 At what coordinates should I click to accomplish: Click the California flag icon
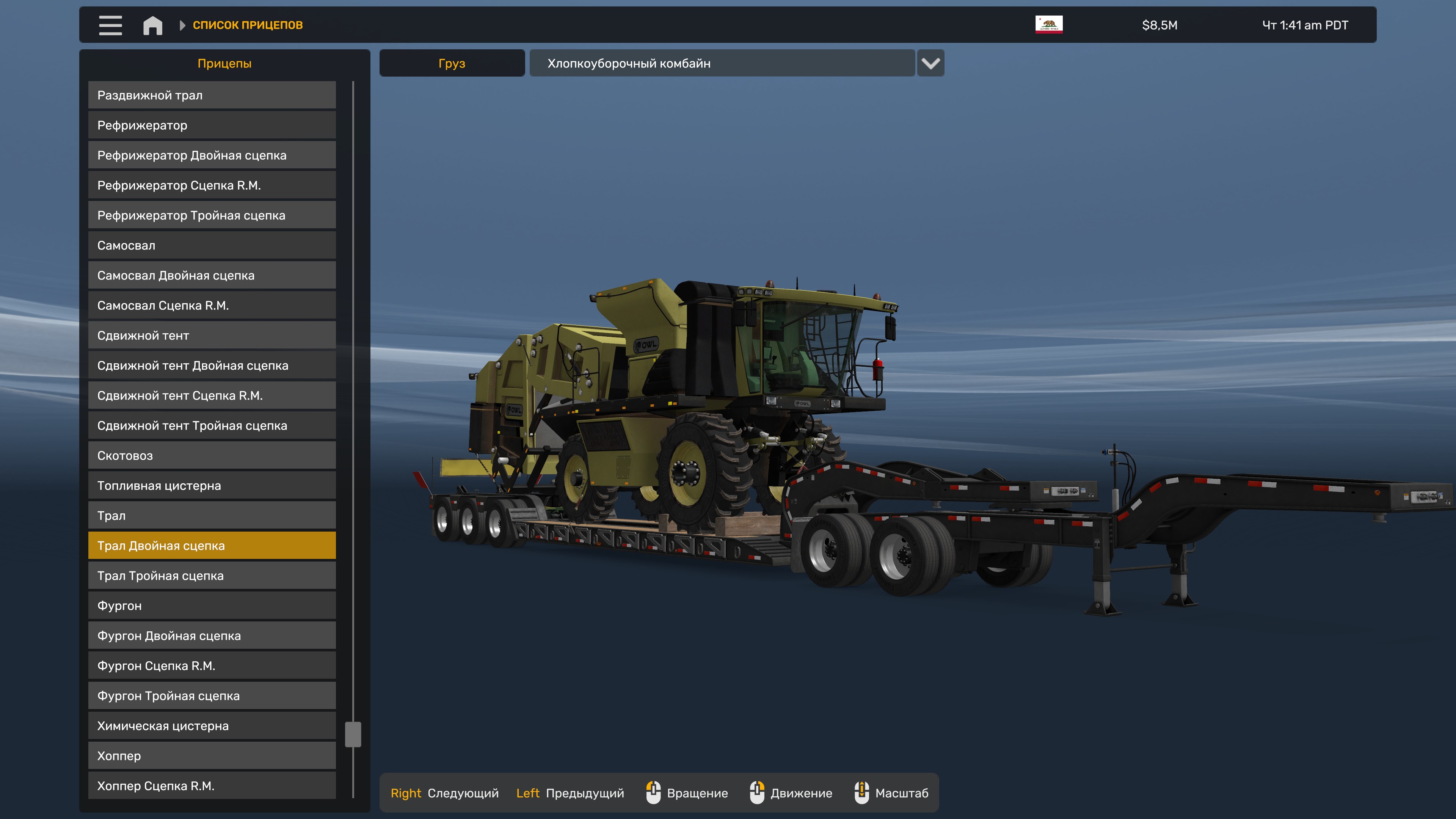(1048, 25)
